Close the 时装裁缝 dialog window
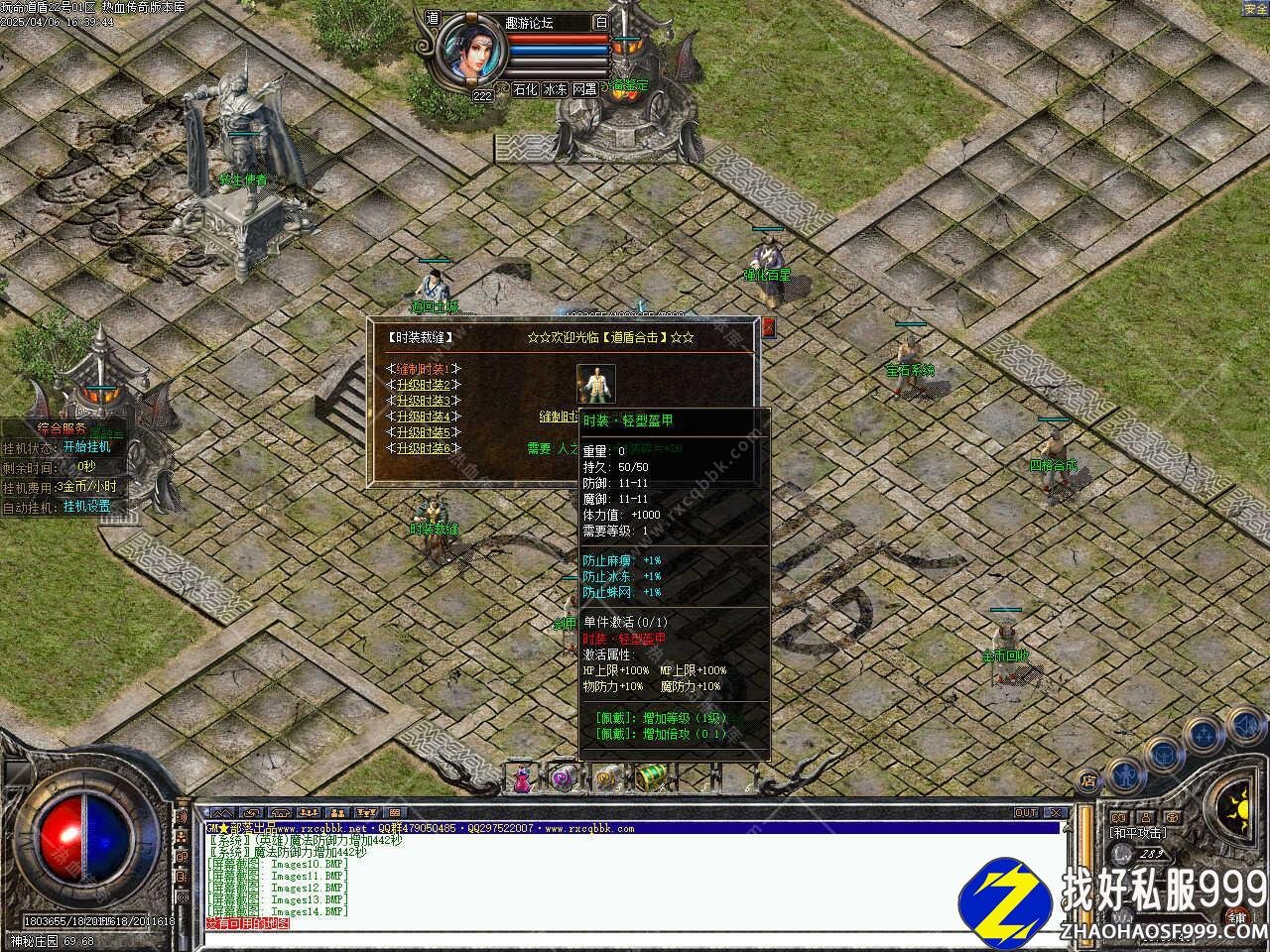 click(767, 326)
